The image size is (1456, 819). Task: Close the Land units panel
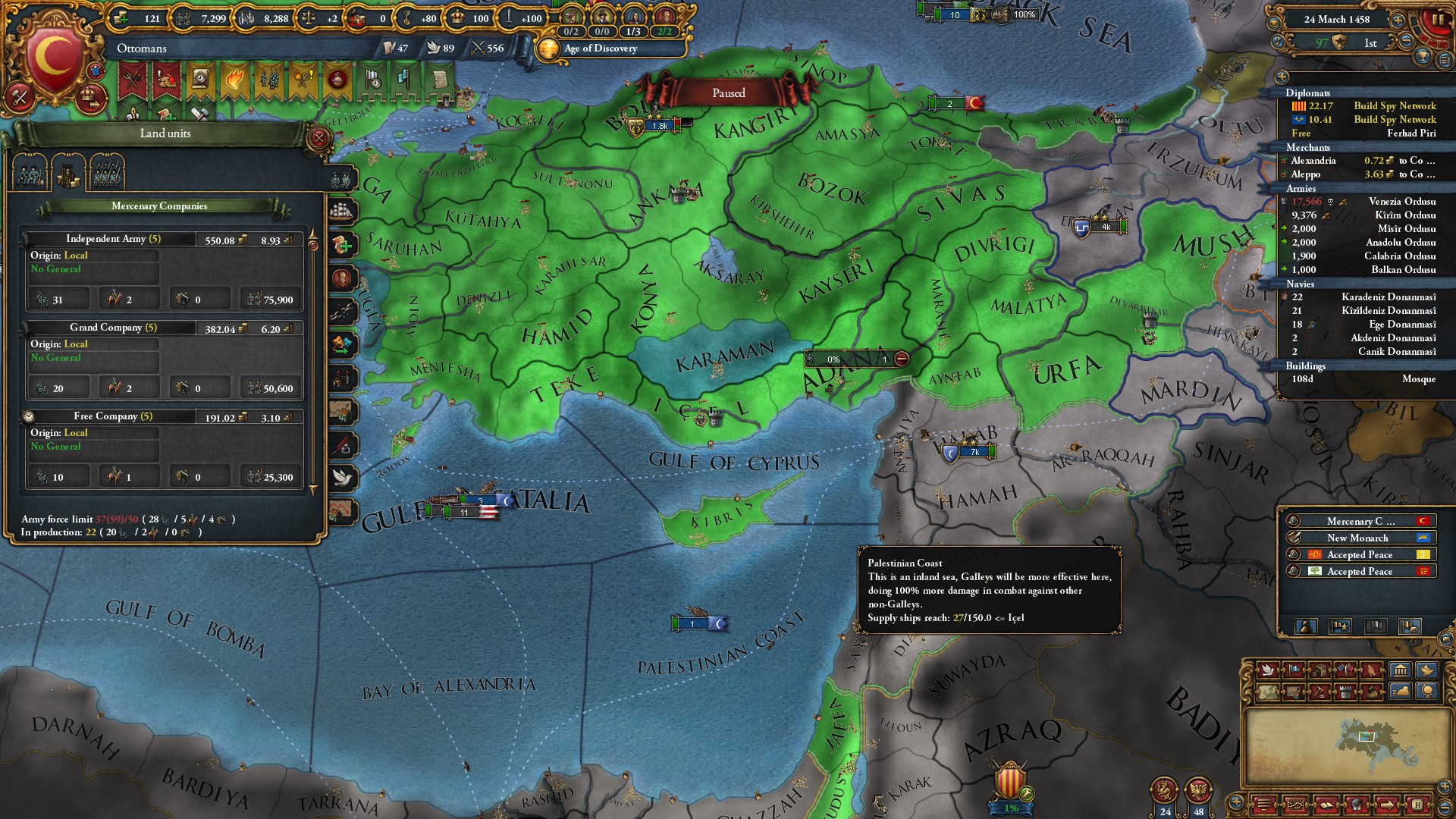pyautogui.click(x=319, y=138)
